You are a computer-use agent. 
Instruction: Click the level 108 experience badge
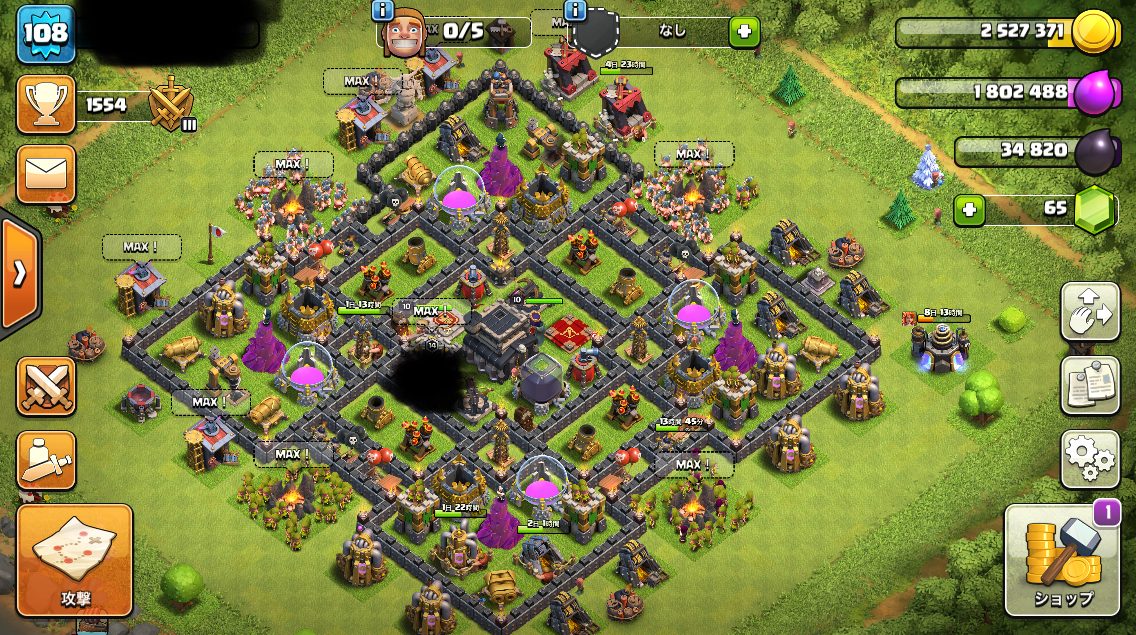point(45,33)
